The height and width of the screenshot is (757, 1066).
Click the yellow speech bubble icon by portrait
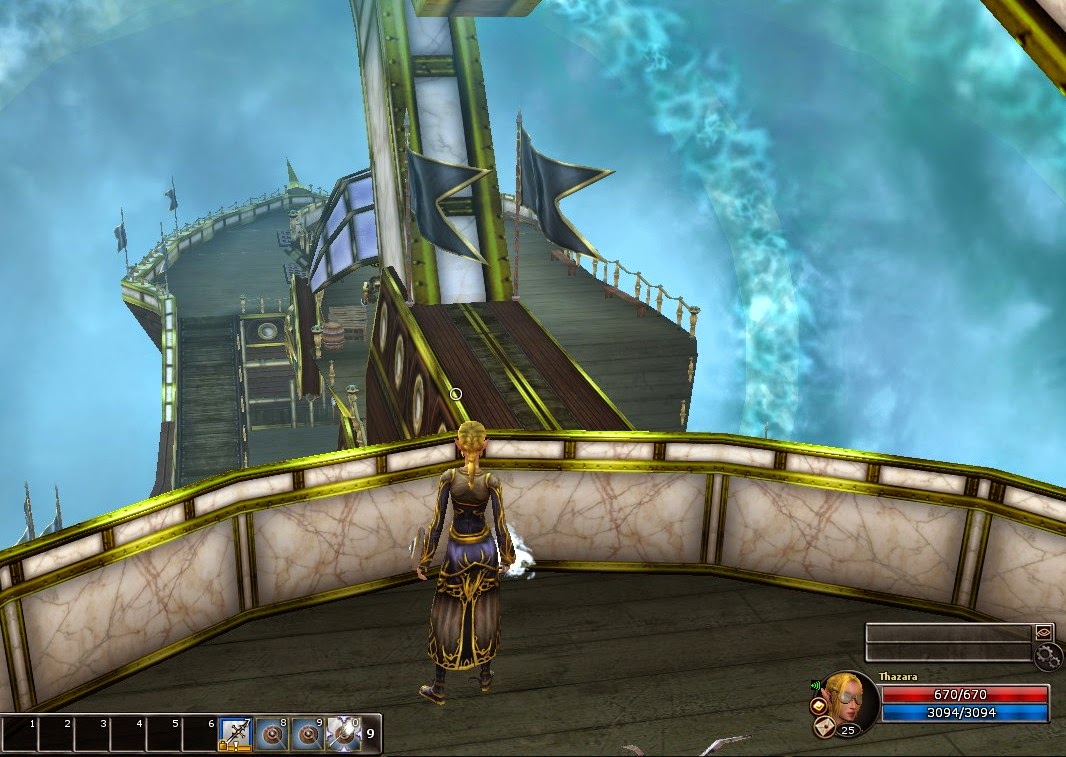click(x=817, y=706)
